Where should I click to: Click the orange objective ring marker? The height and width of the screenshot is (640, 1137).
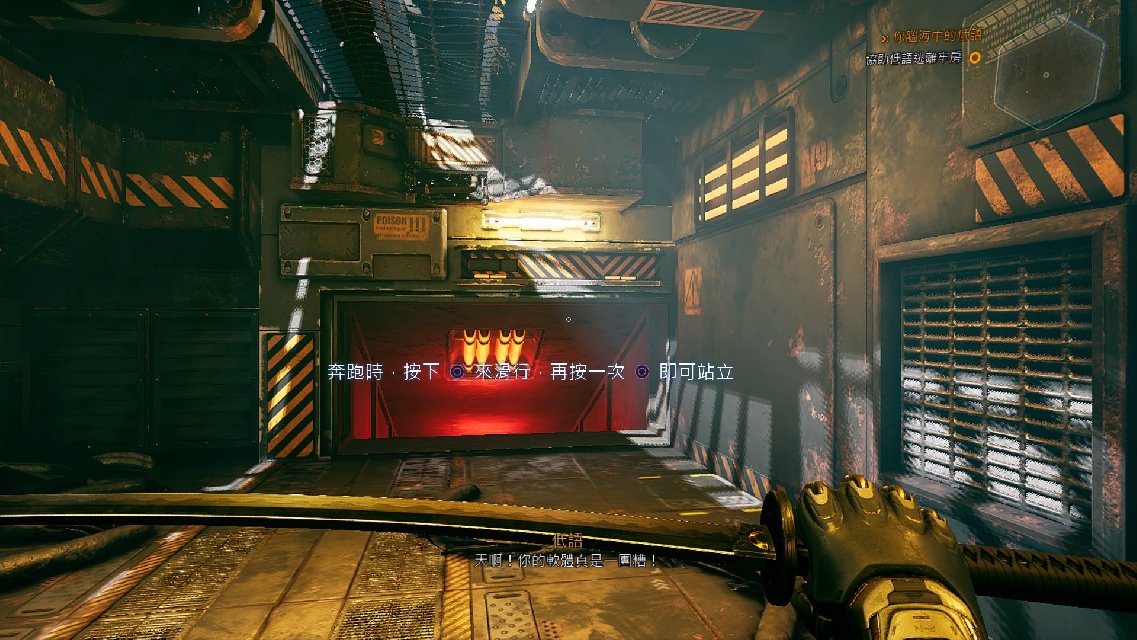[x=975, y=58]
